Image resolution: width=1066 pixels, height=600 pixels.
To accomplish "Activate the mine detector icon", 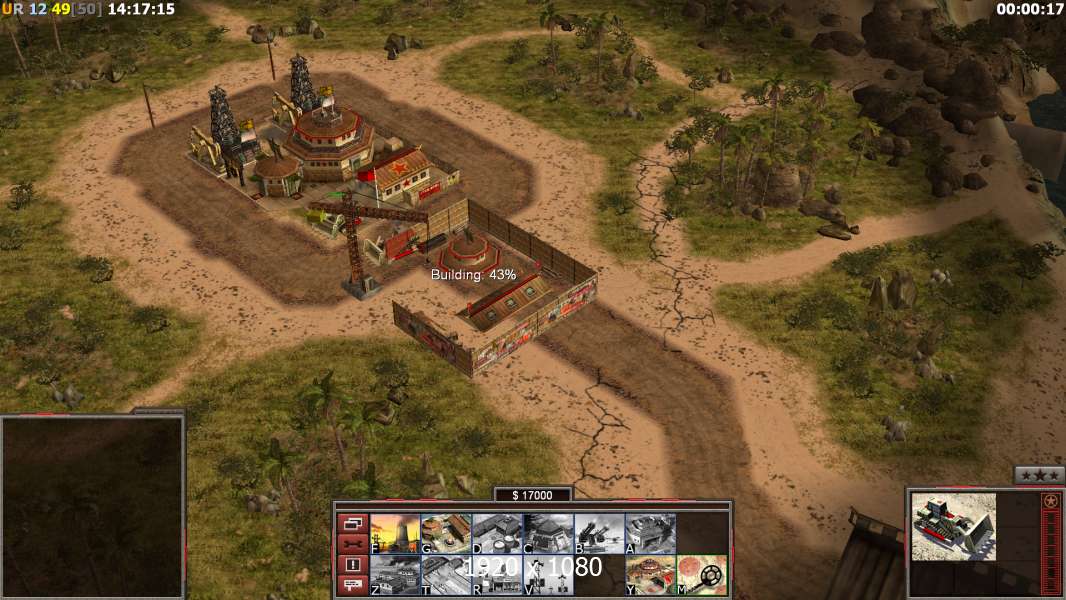I will click(701, 574).
